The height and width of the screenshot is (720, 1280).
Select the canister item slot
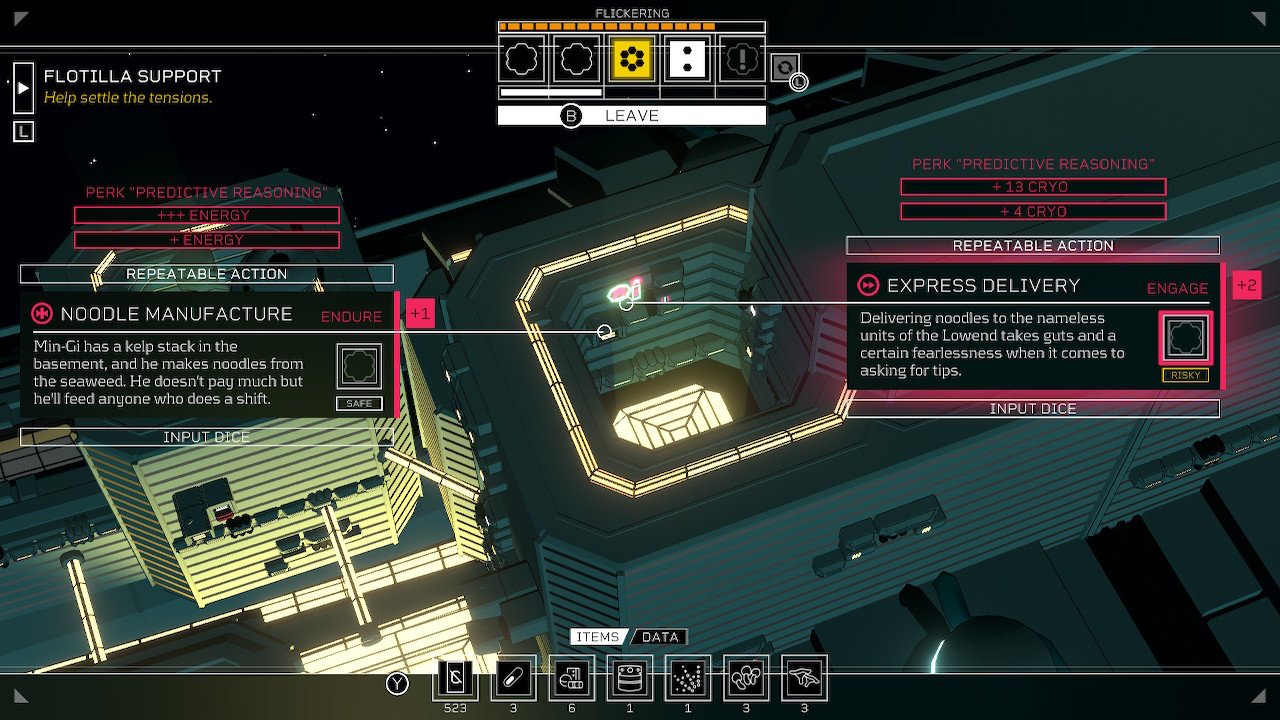point(630,680)
